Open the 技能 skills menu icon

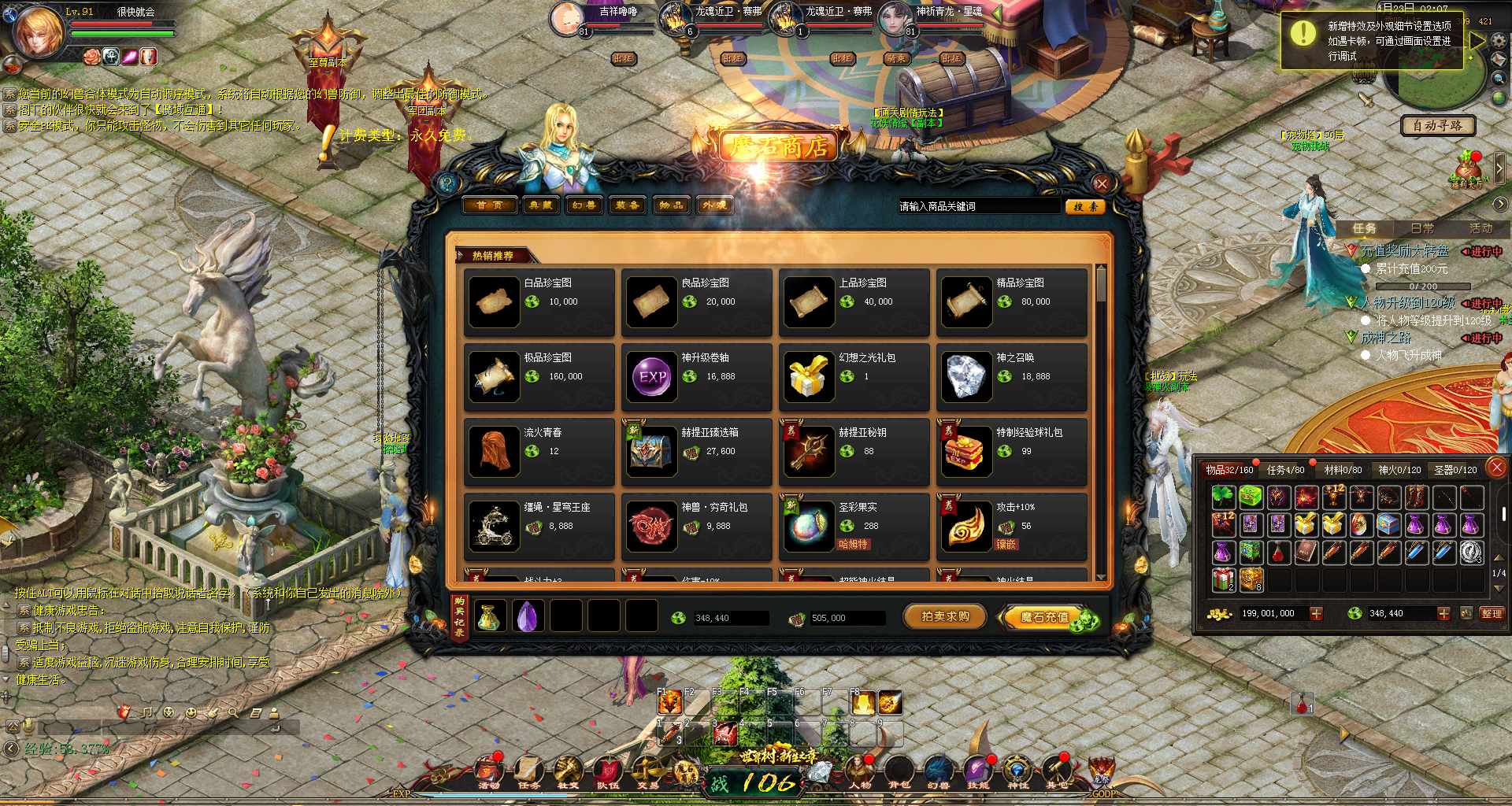(x=977, y=771)
